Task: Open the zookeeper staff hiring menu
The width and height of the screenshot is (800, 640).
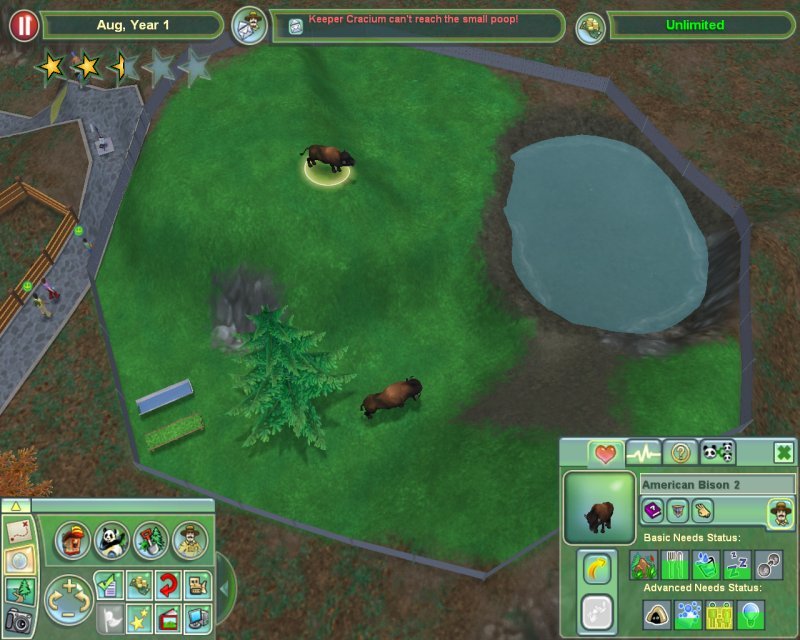Action: click(x=188, y=540)
